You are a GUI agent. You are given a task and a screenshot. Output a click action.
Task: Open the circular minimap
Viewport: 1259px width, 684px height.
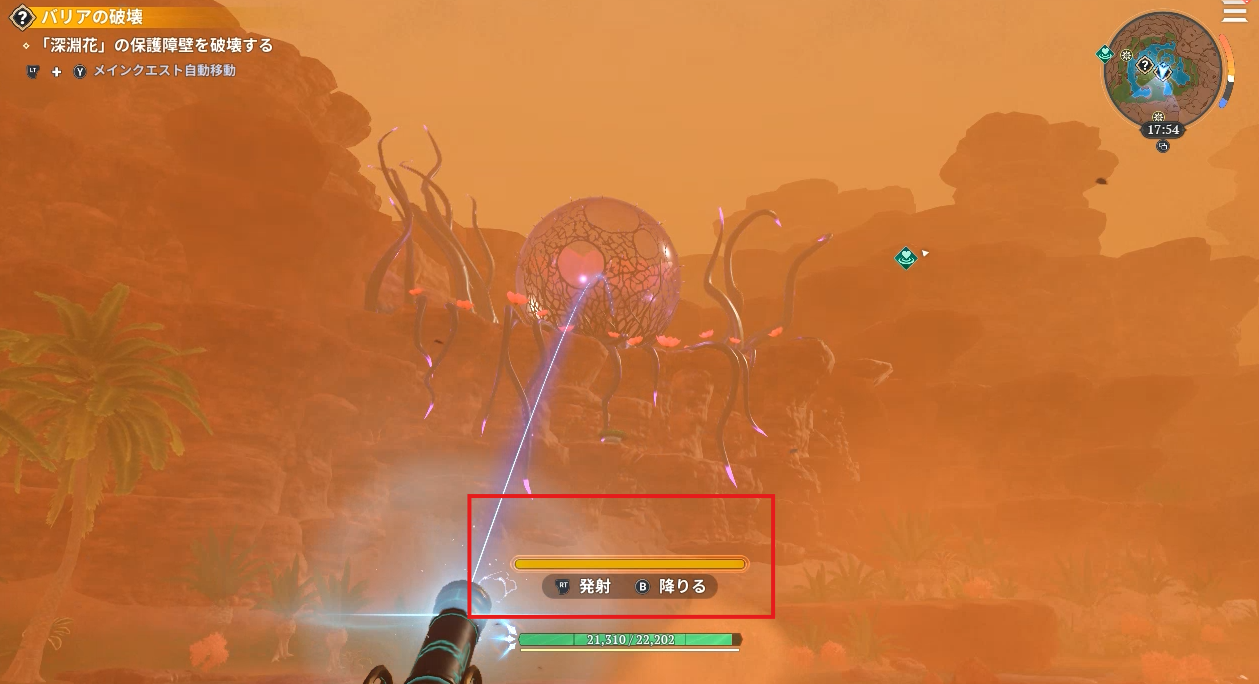click(x=1163, y=72)
